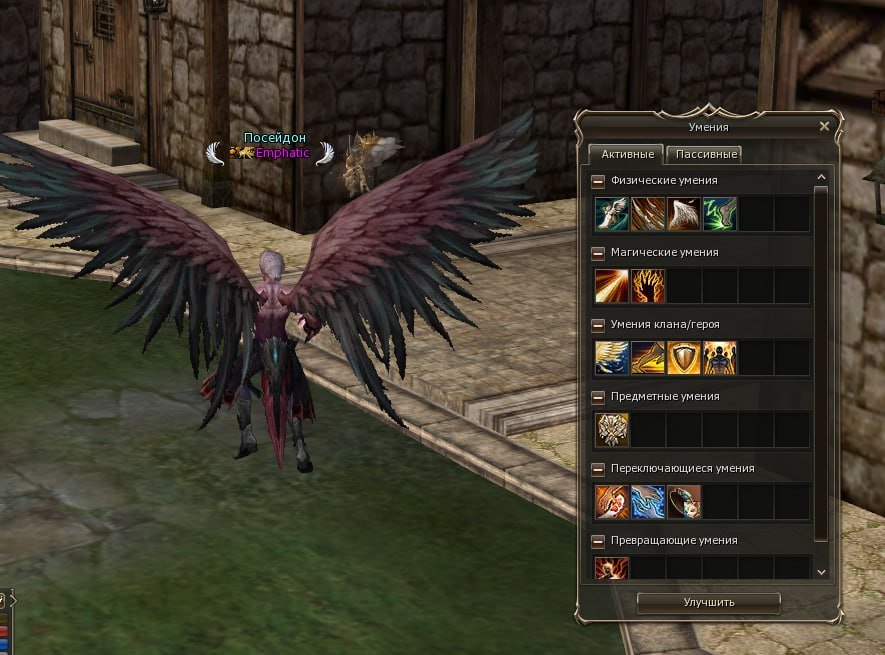Use the winged angel physical skill
The width and height of the screenshot is (885, 655).
coord(612,214)
